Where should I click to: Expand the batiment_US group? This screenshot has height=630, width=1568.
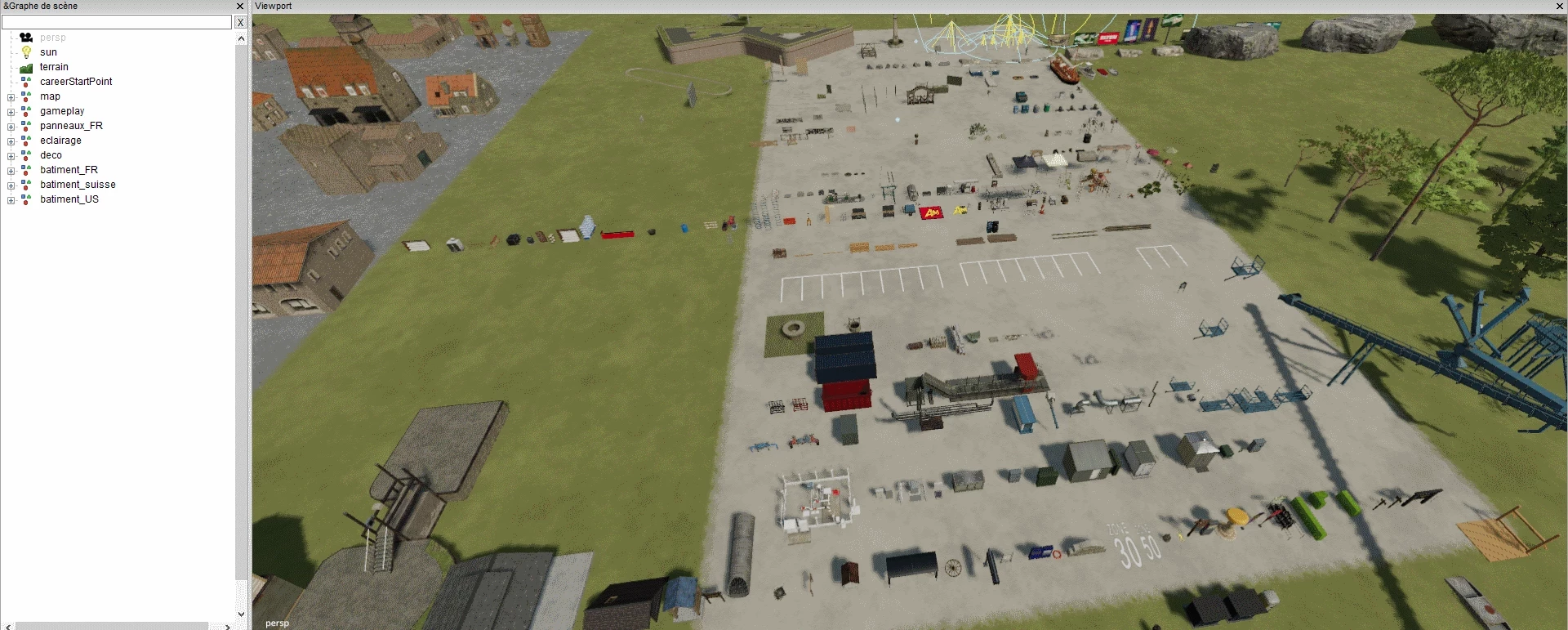(11, 199)
